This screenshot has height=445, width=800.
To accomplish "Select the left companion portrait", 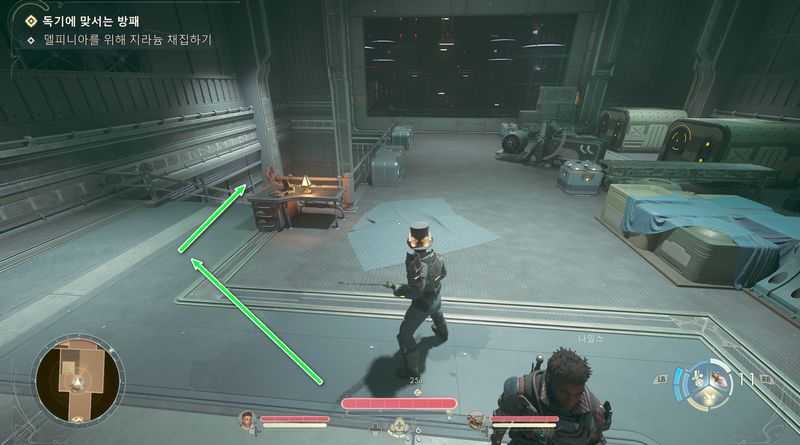I will [x=247, y=419].
